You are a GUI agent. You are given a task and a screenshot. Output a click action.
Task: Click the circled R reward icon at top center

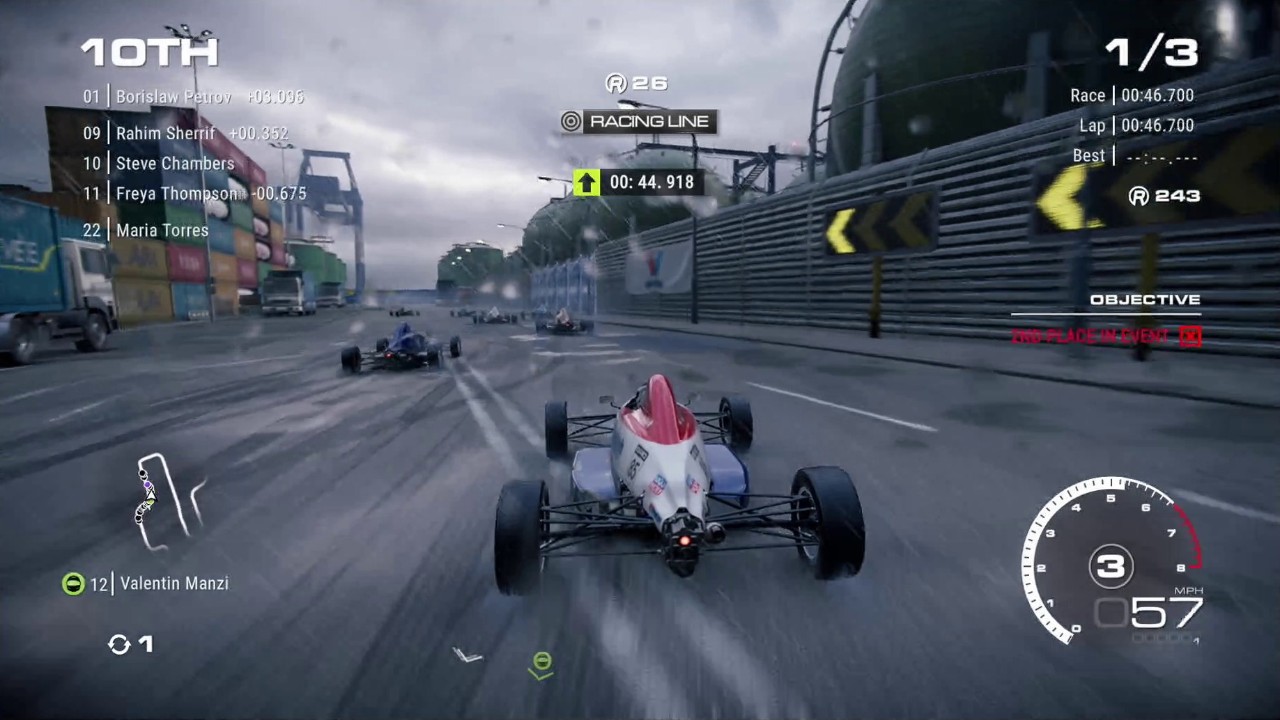(x=615, y=84)
